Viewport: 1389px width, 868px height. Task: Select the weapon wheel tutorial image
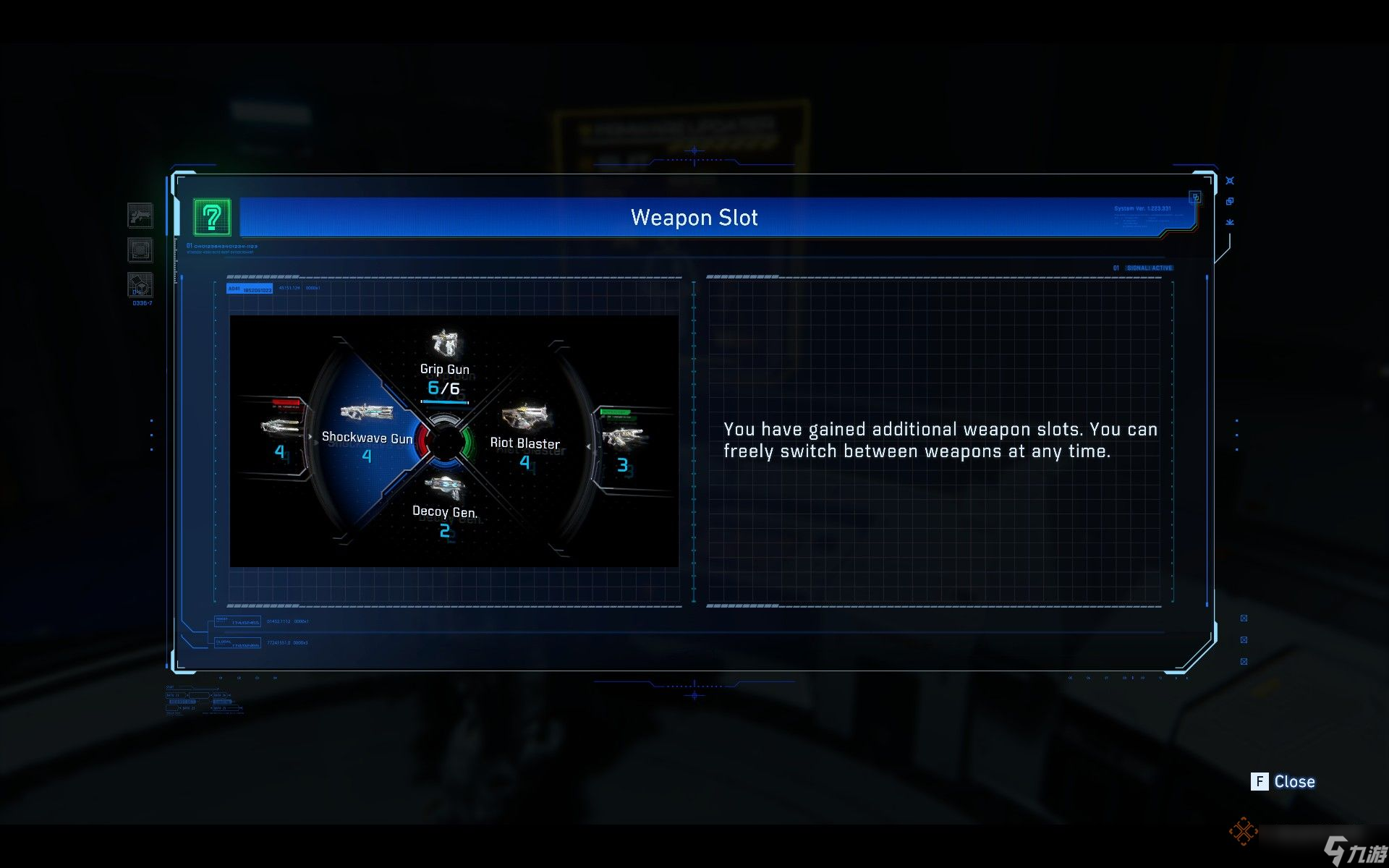pyautogui.click(x=454, y=441)
